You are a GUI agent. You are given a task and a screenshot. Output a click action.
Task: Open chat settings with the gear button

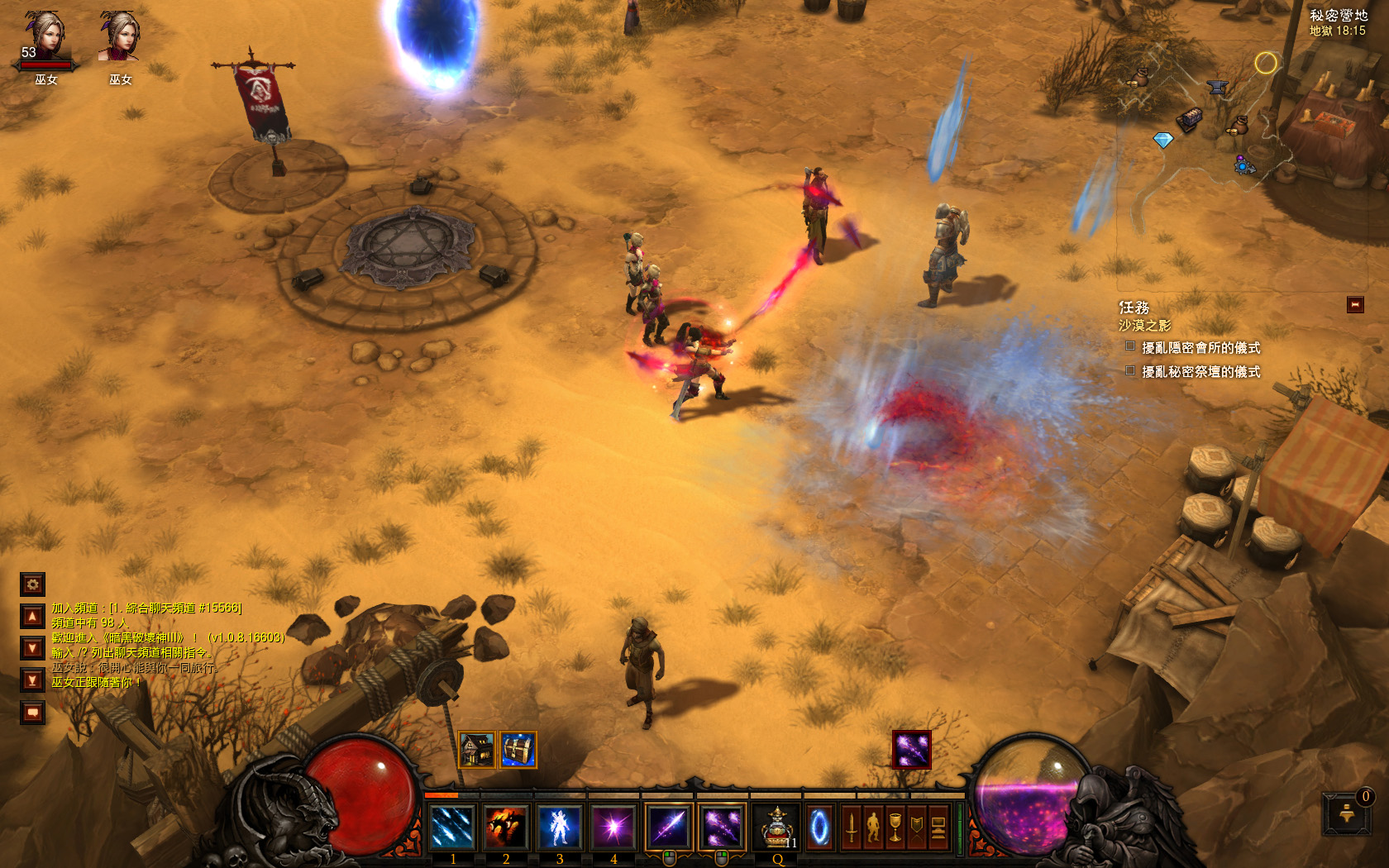click(32, 584)
